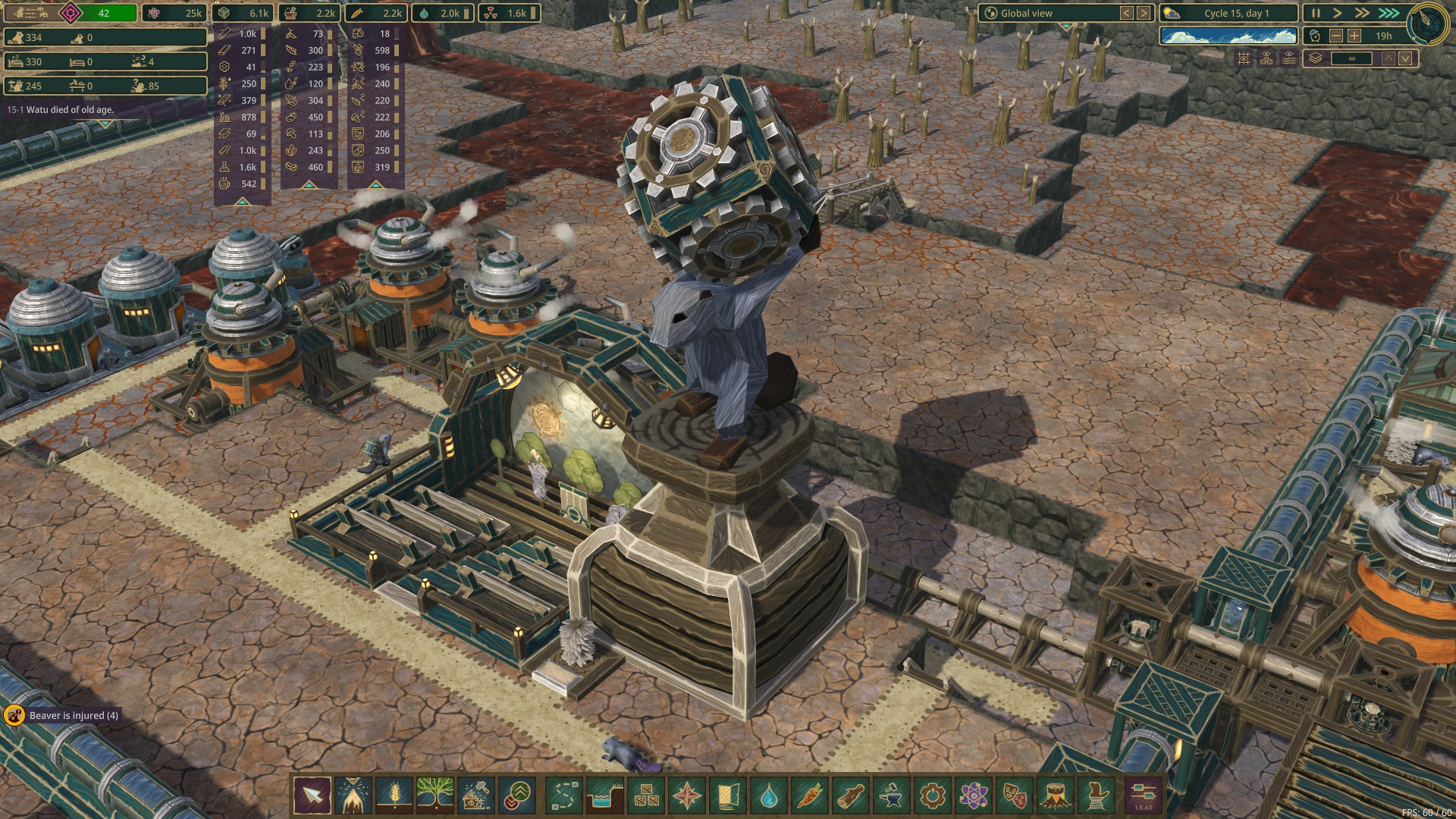Set game speed to double fast-forward
1456x819 pixels.
coord(1362,13)
